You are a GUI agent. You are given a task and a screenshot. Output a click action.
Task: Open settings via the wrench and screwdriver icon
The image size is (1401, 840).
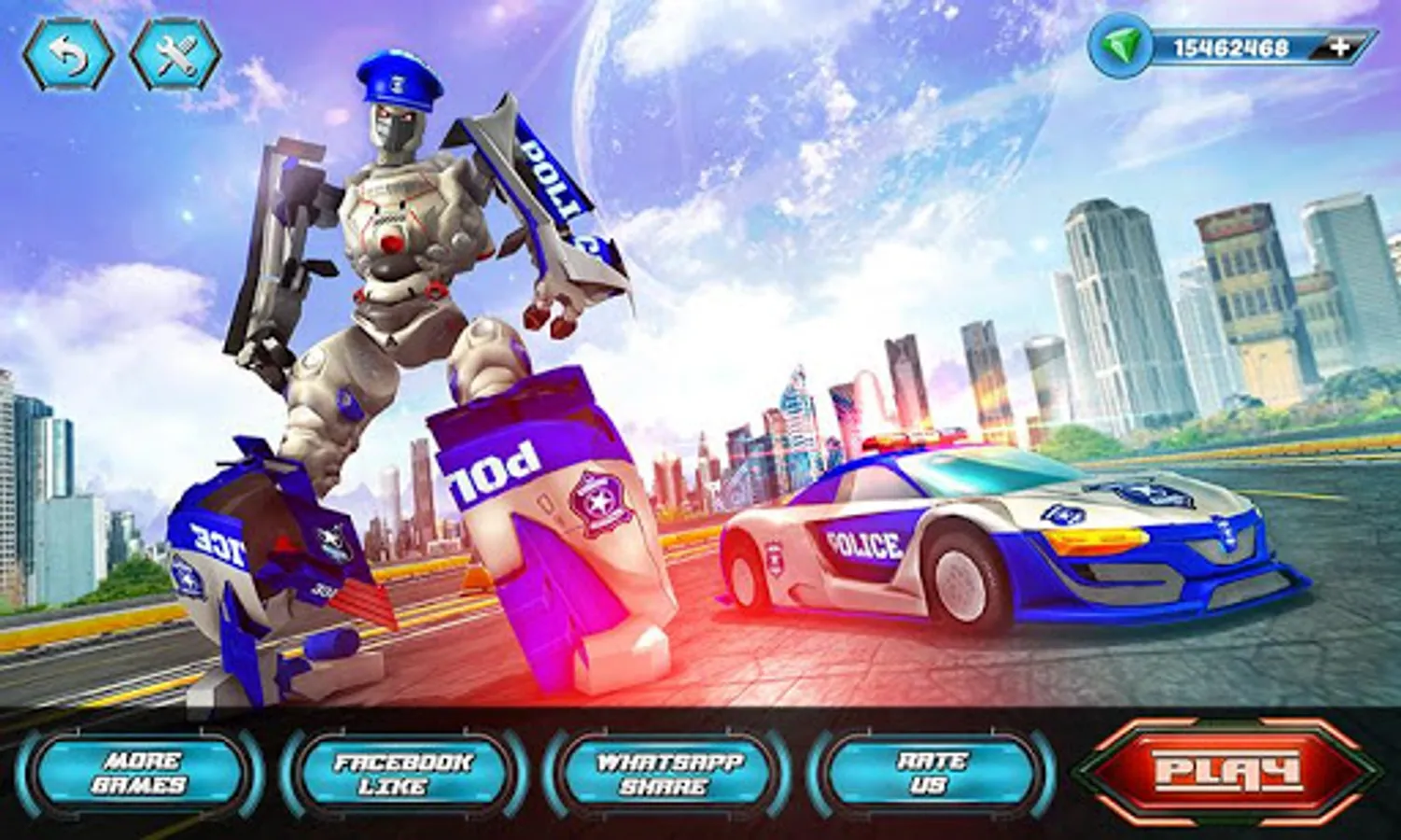point(173,51)
